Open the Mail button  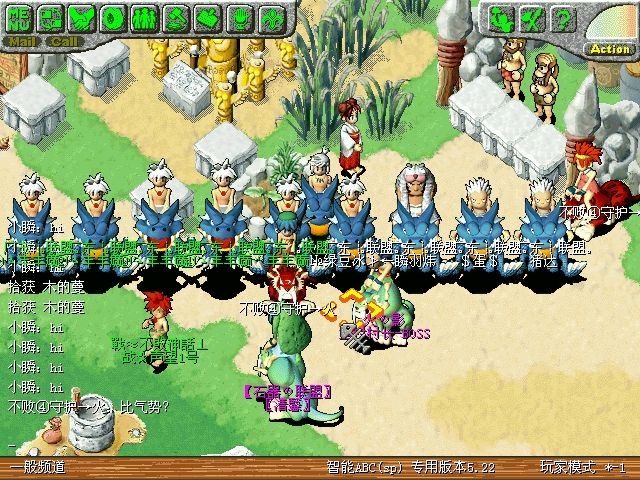tap(21, 42)
